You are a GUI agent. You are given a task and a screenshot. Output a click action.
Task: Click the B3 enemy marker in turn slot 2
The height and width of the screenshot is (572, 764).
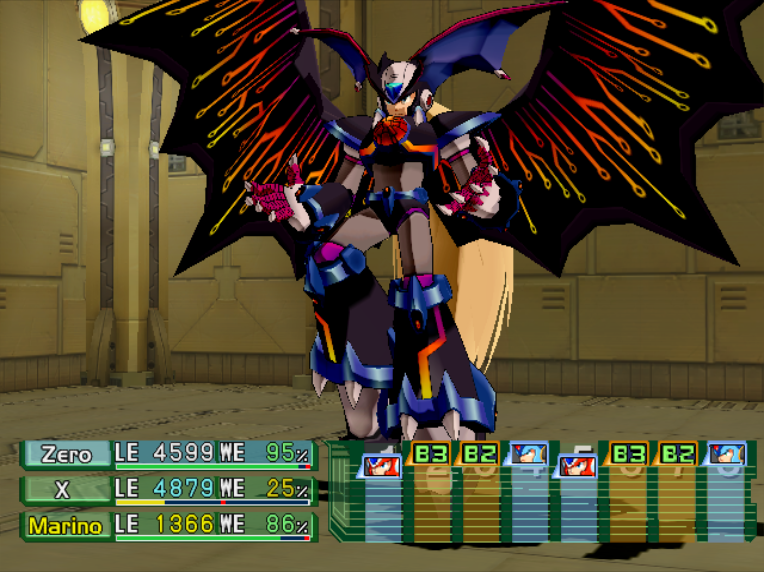click(x=430, y=453)
